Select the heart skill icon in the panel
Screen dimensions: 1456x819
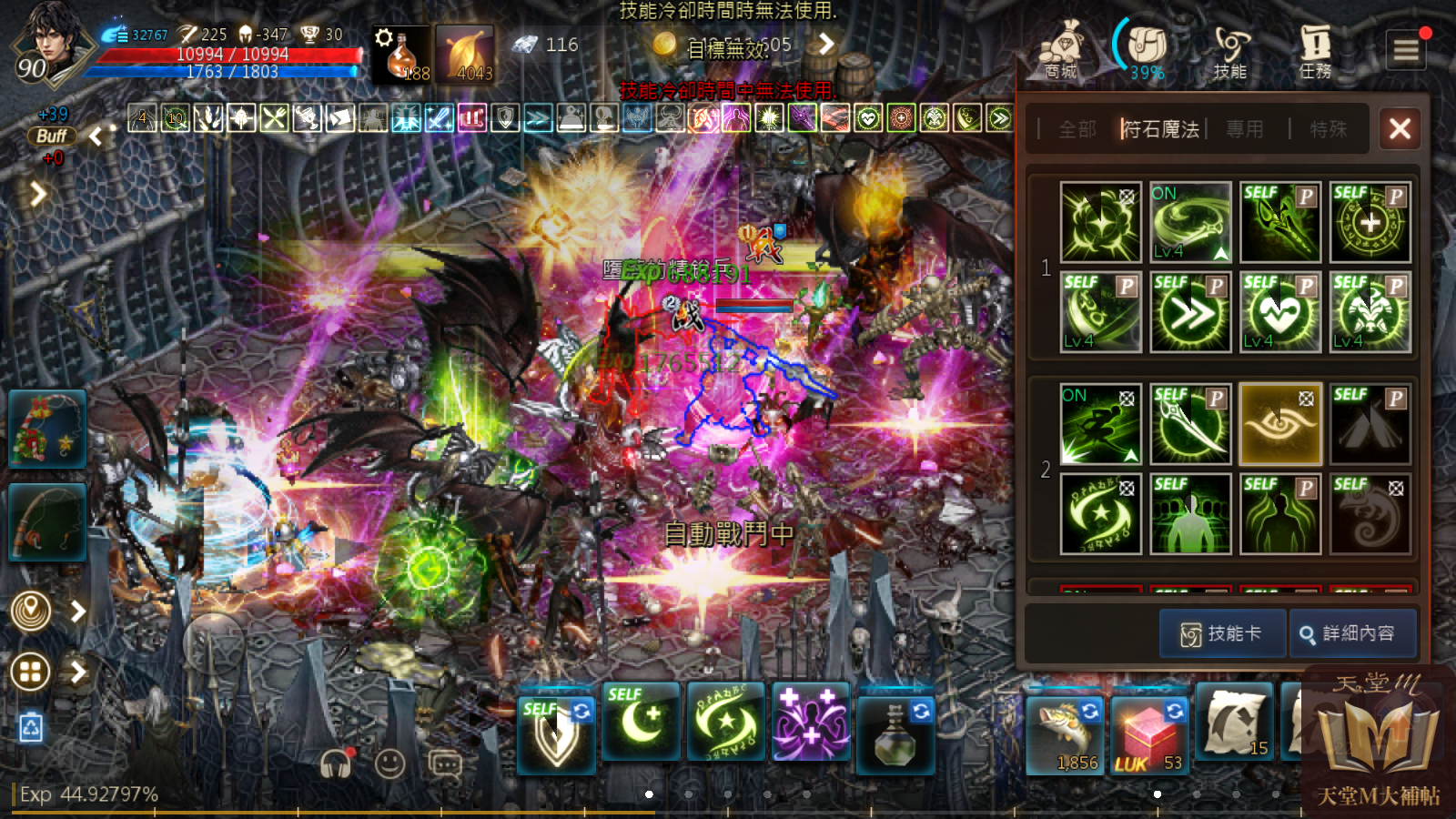(1279, 312)
